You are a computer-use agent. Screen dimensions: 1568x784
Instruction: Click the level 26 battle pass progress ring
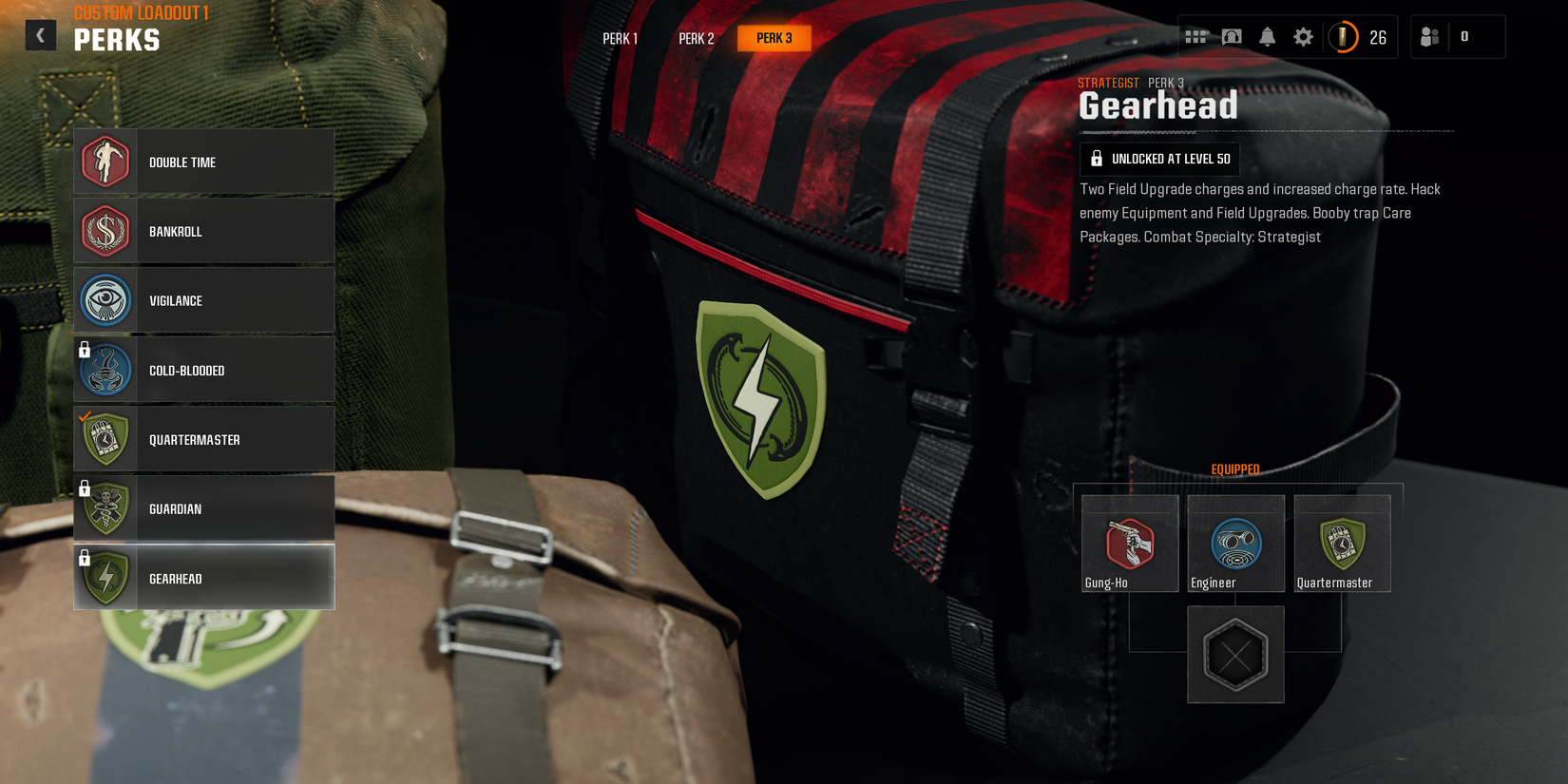pos(1344,37)
